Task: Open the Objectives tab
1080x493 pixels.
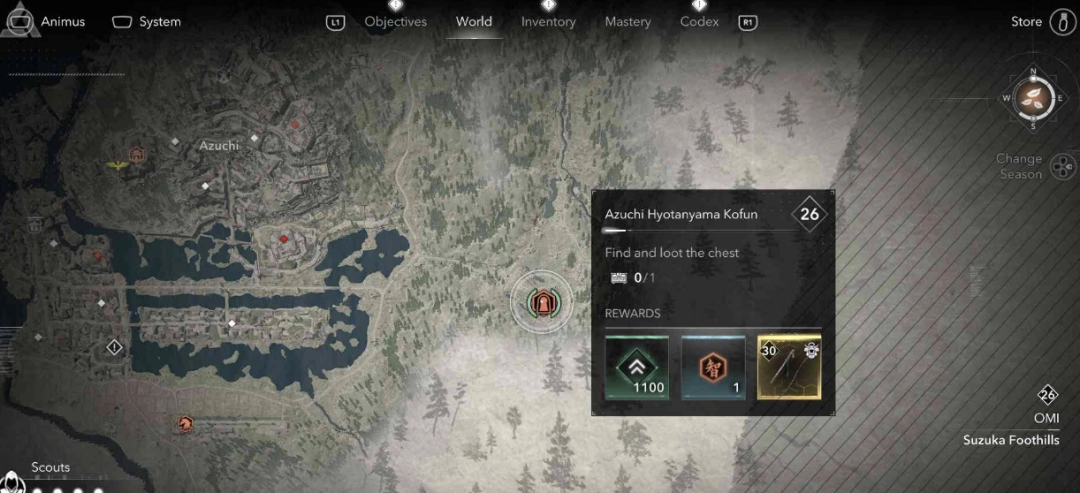Action: tap(395, 22)
